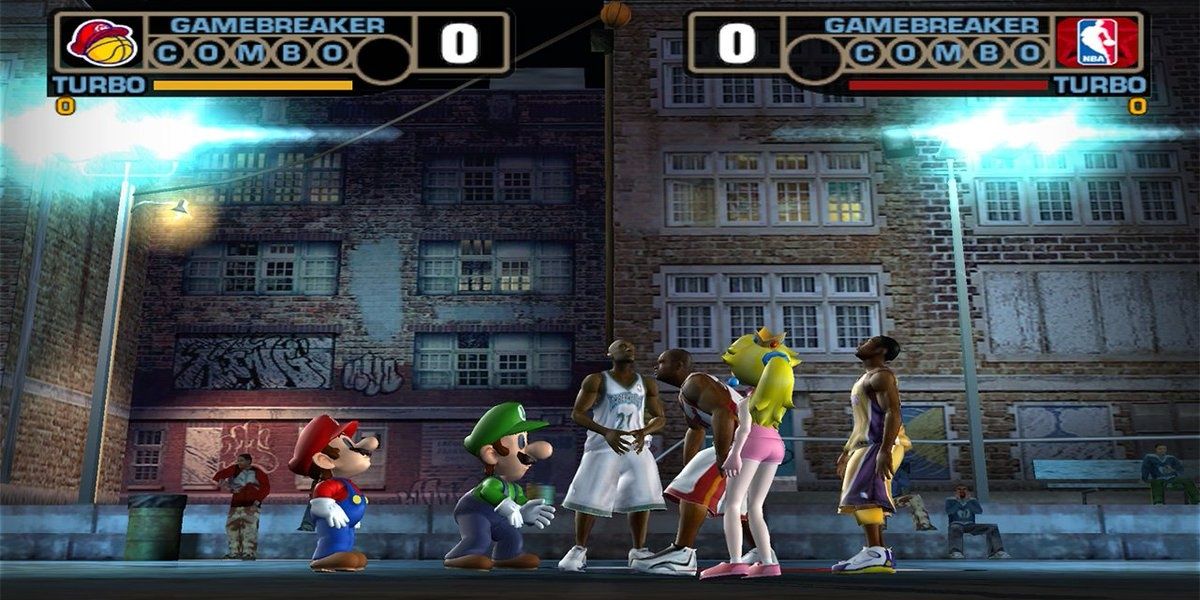
Task: Click the Mario cap basketball team logo
Action: coord(102,42)
